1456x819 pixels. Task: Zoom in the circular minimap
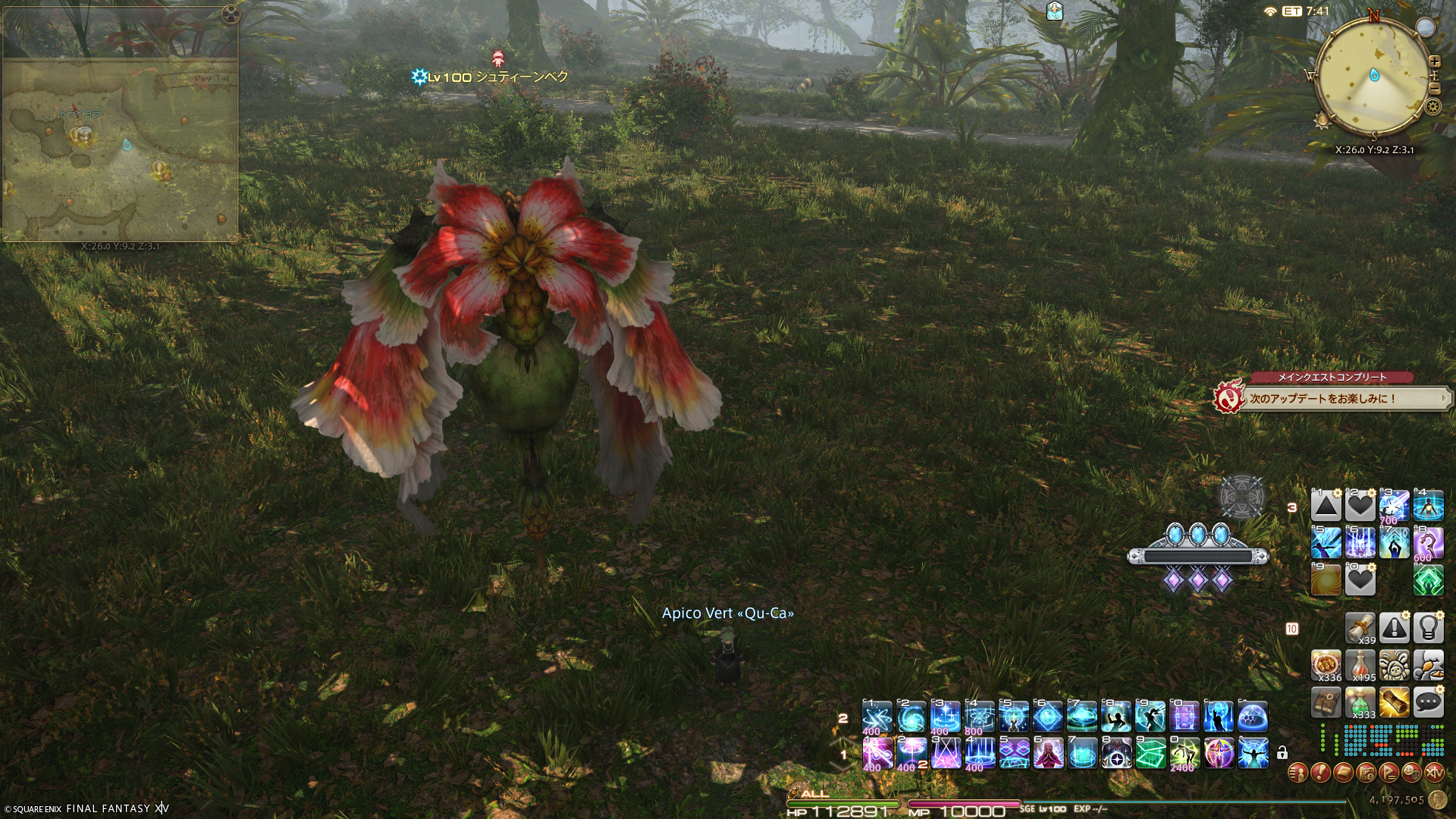[x=1434, y=61]
